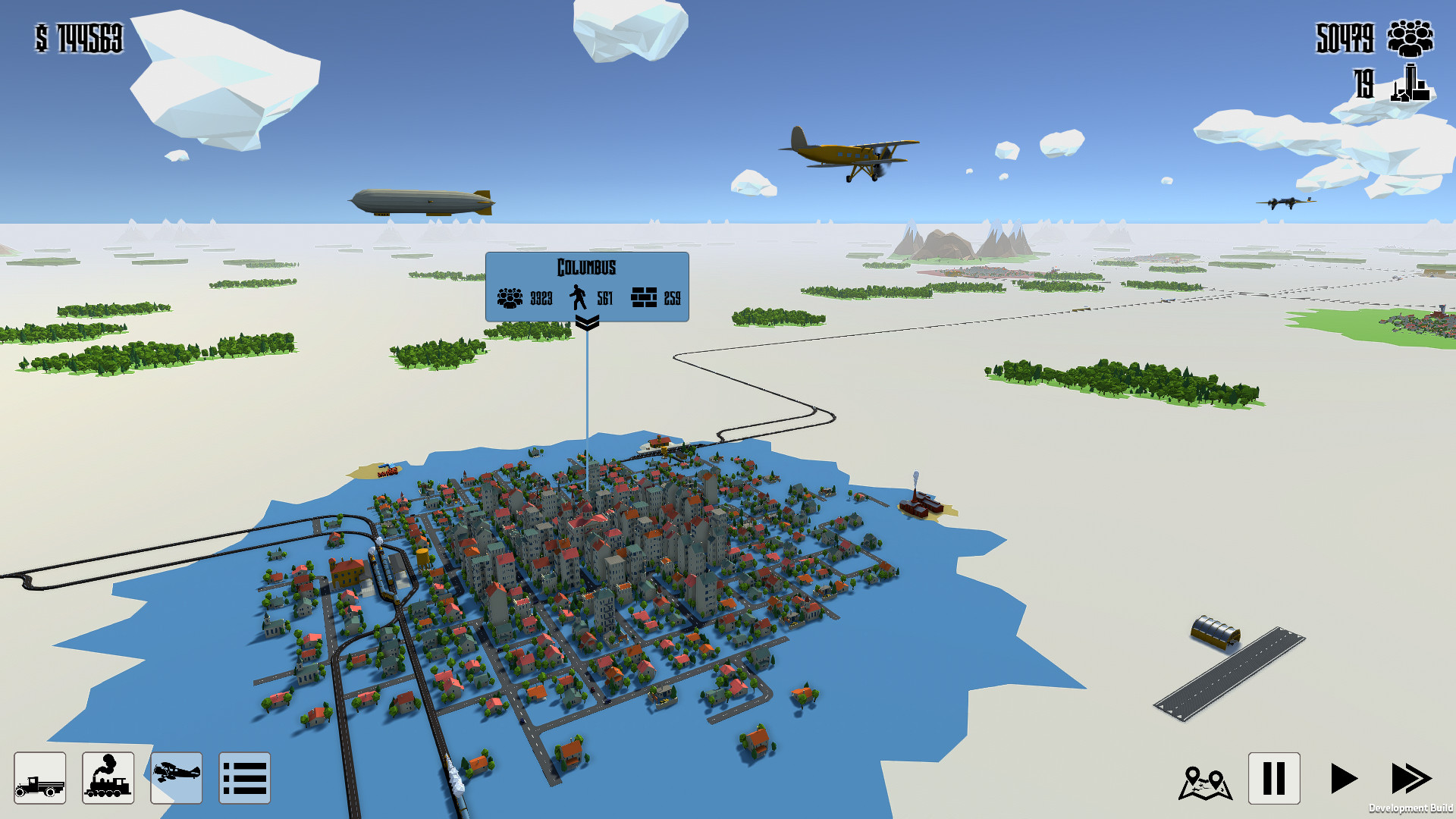Click the population crowd icon for Columbus
The width and height of the screenshot is (1456, 819).
(510, 297)
